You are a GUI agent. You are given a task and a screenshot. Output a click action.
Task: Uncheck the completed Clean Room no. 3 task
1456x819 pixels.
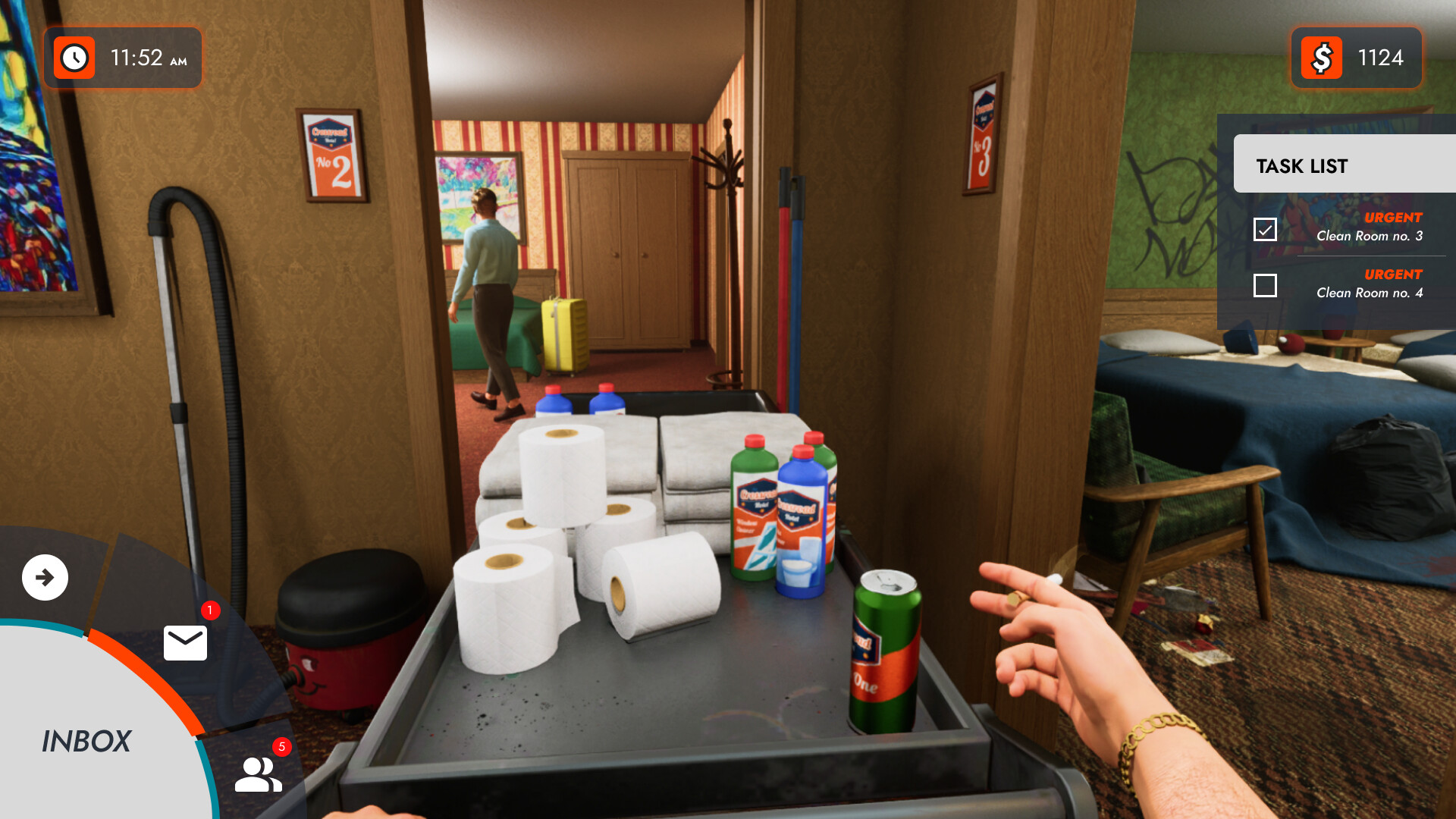[1265, 227]
